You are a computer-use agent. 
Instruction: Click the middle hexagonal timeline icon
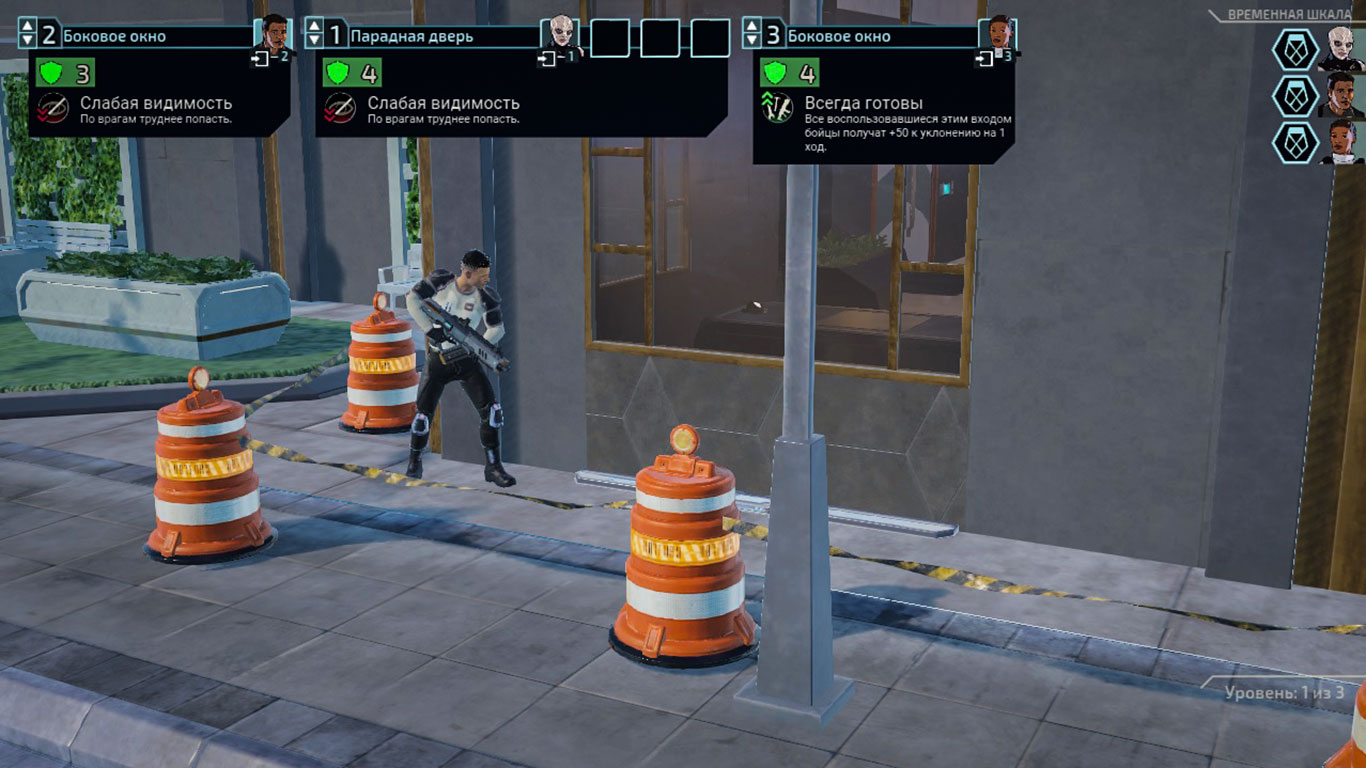click(x=1294, y=97)
